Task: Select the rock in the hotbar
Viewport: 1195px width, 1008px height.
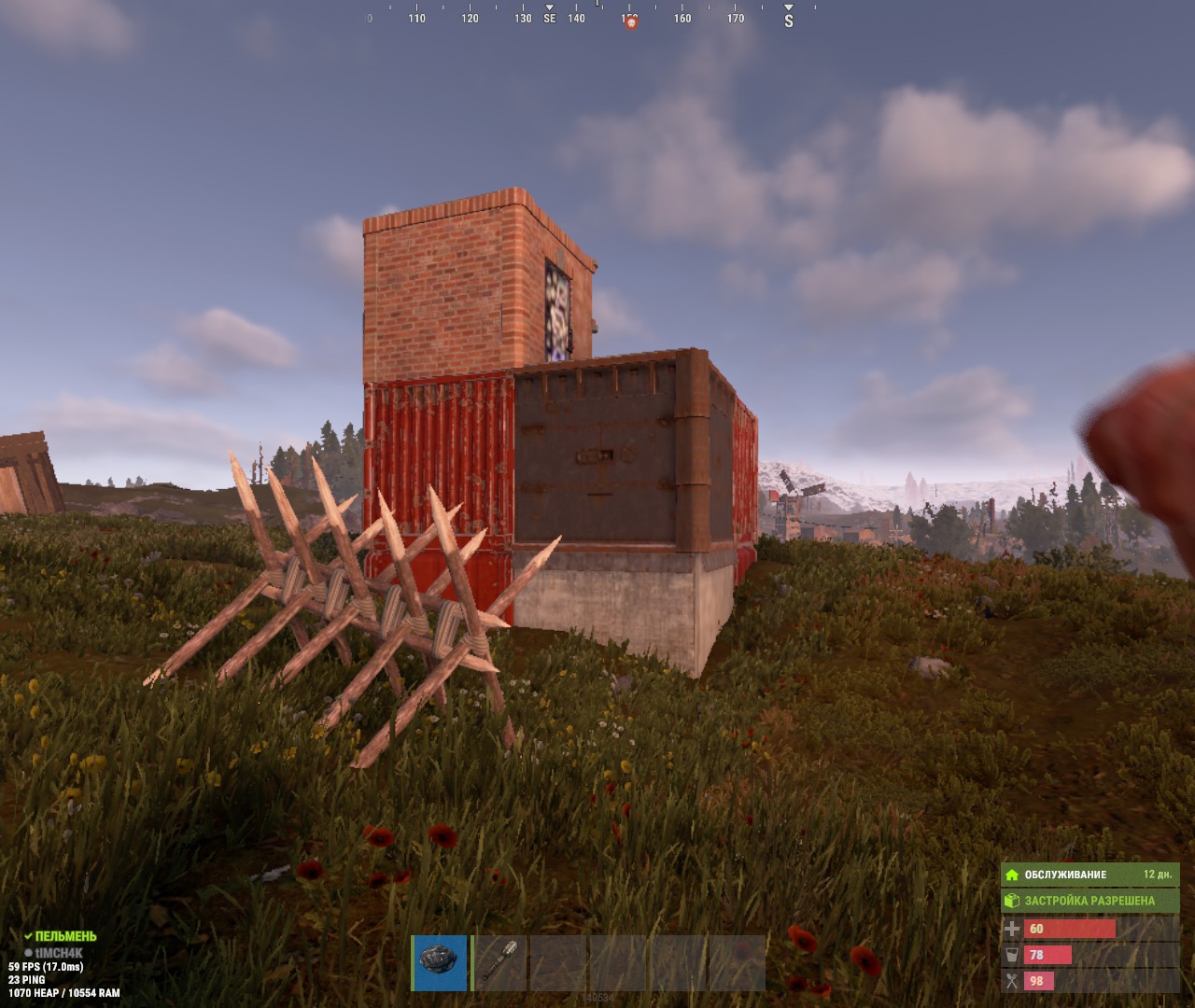Action: (440, 962)
